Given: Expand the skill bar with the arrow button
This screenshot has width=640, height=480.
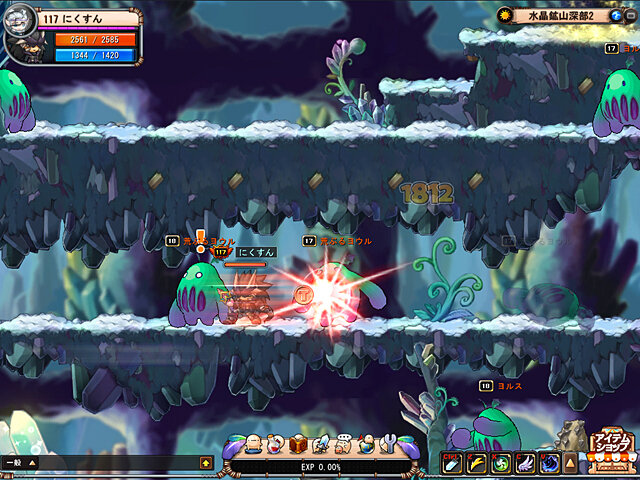Looking at the screenshot, I should tap(570, 463).
